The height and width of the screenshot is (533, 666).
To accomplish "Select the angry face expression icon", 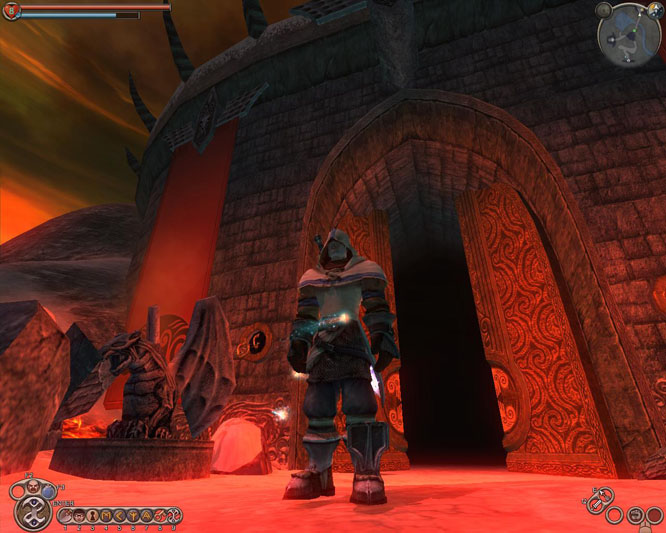I will [32, 487].
